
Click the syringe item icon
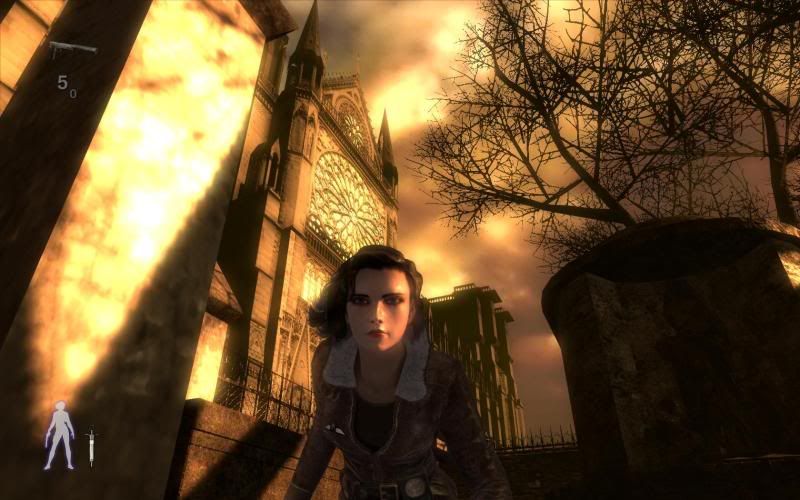[x=91, y=445]
